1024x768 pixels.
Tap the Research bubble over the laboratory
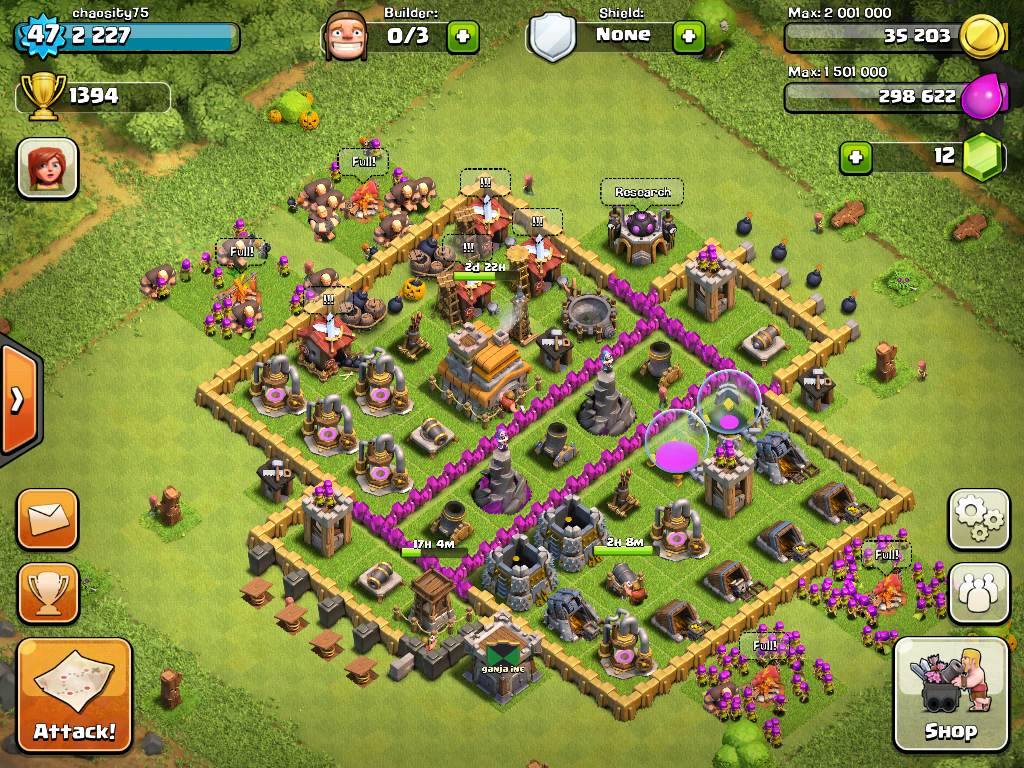click(642, 192)
